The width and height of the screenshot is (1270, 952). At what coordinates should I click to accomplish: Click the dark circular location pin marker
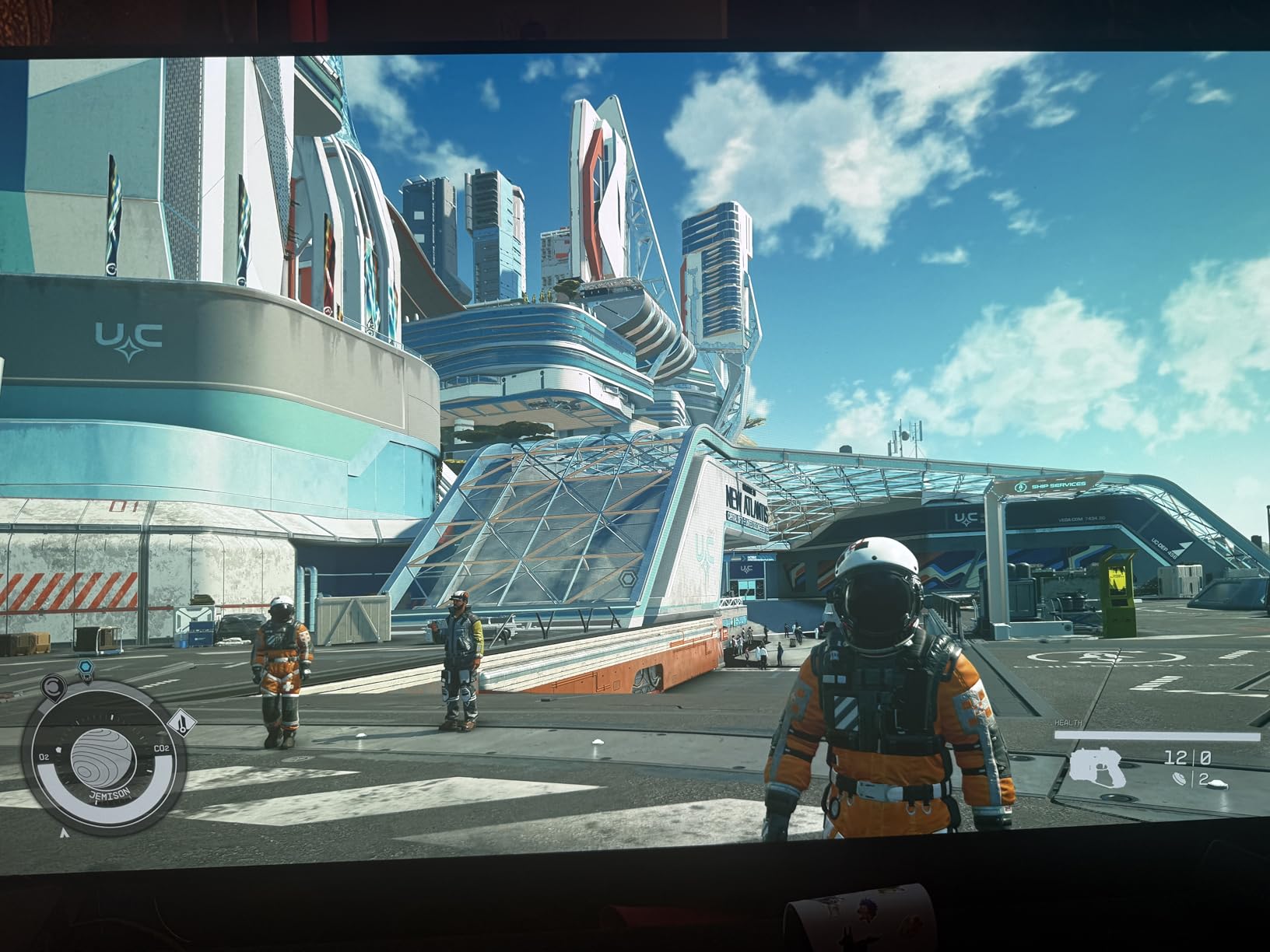(54, 687)
